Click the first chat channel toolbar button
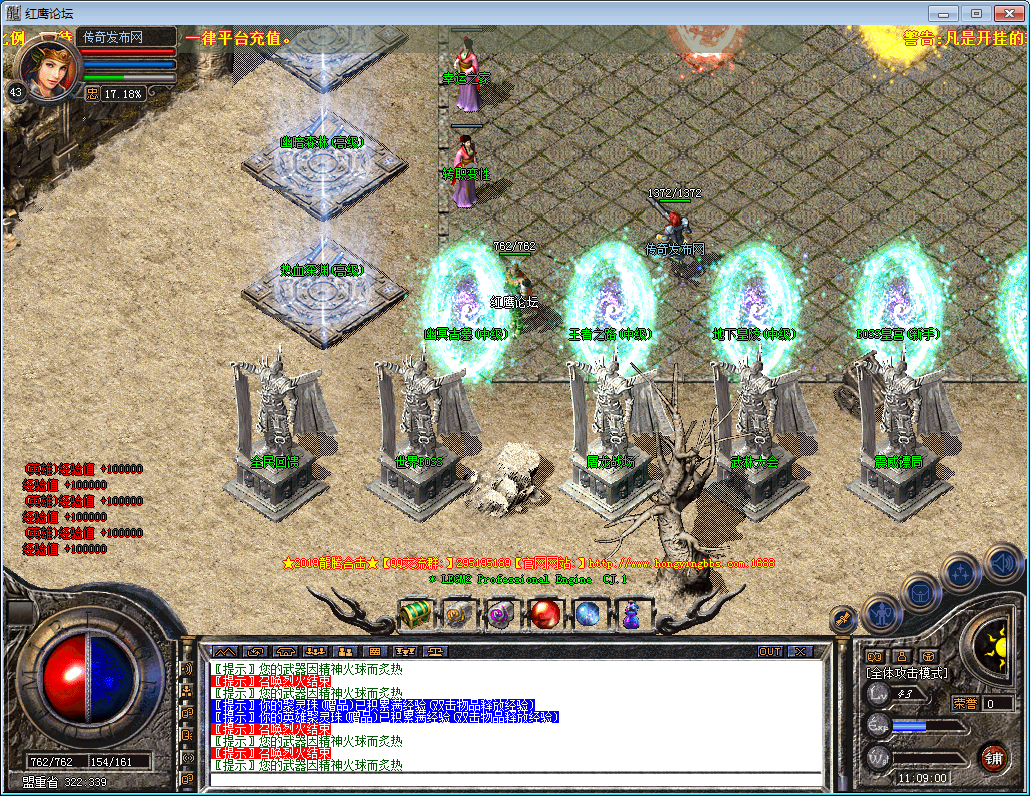 [224, 651]
